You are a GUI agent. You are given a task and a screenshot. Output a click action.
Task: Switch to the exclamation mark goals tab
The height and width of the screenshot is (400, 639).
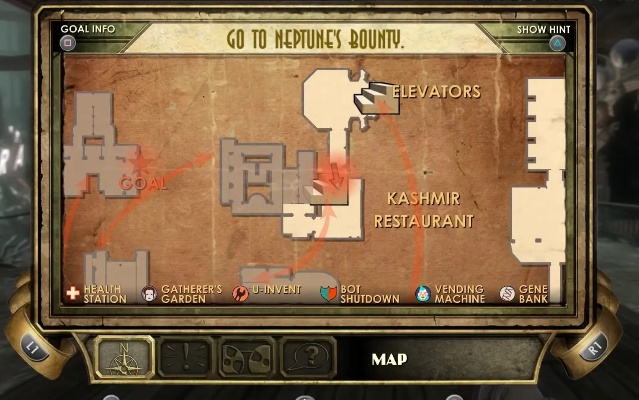[x=186, y=357]
